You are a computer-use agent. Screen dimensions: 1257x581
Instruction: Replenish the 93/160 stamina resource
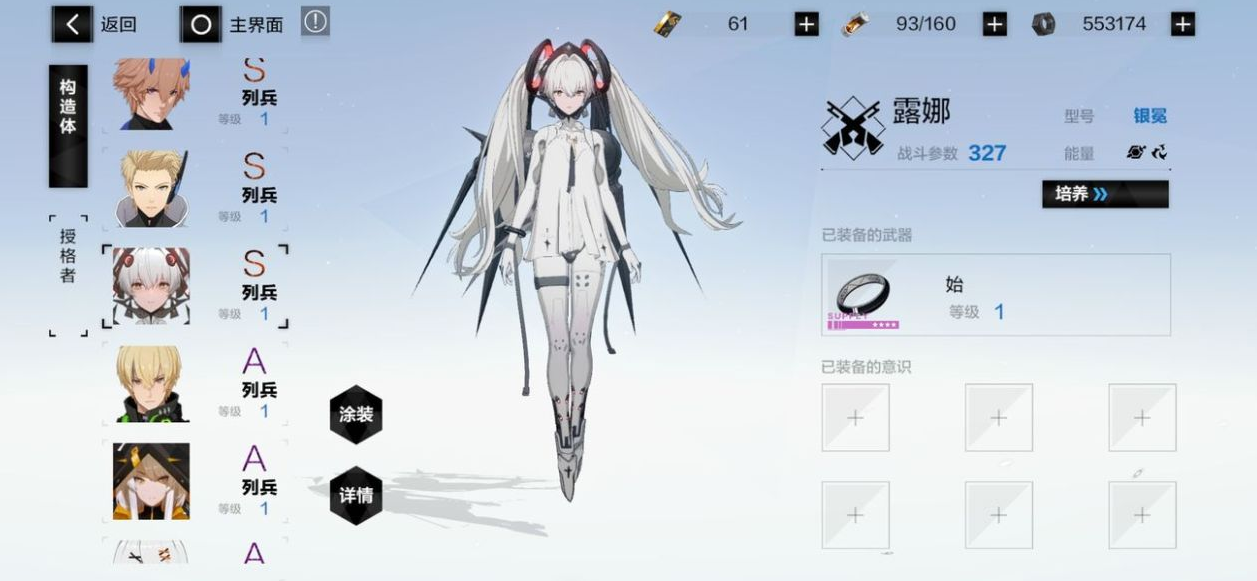(994, 24)
